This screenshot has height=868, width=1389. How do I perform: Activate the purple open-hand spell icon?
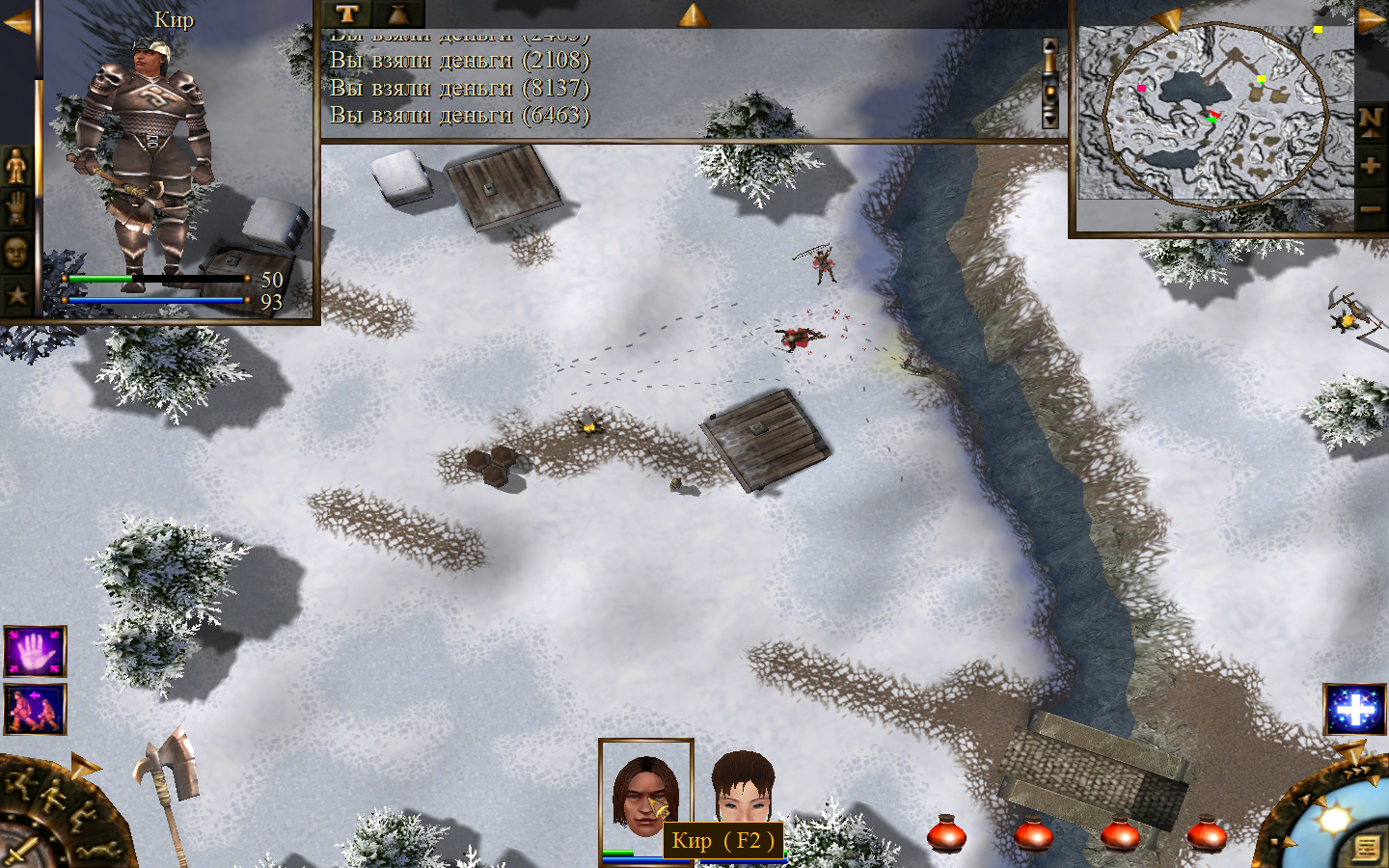[35, 651]
